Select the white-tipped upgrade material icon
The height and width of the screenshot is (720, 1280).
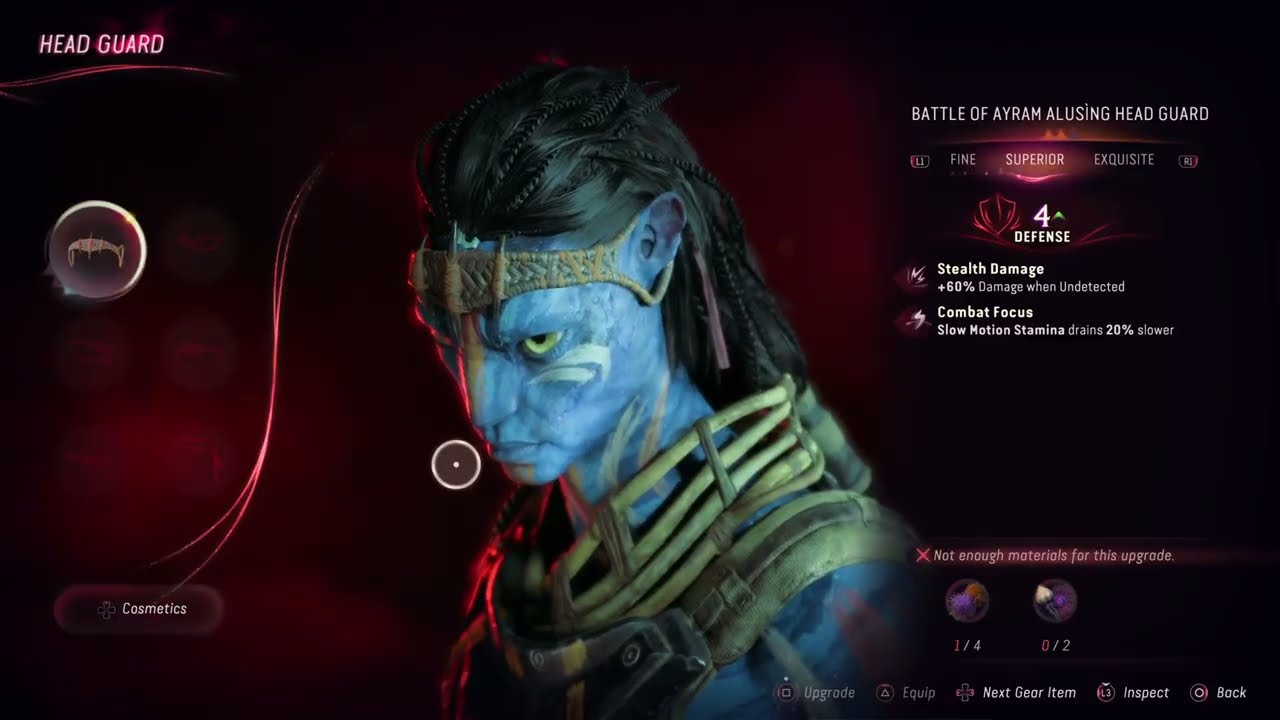click(x=1055, y=601)
